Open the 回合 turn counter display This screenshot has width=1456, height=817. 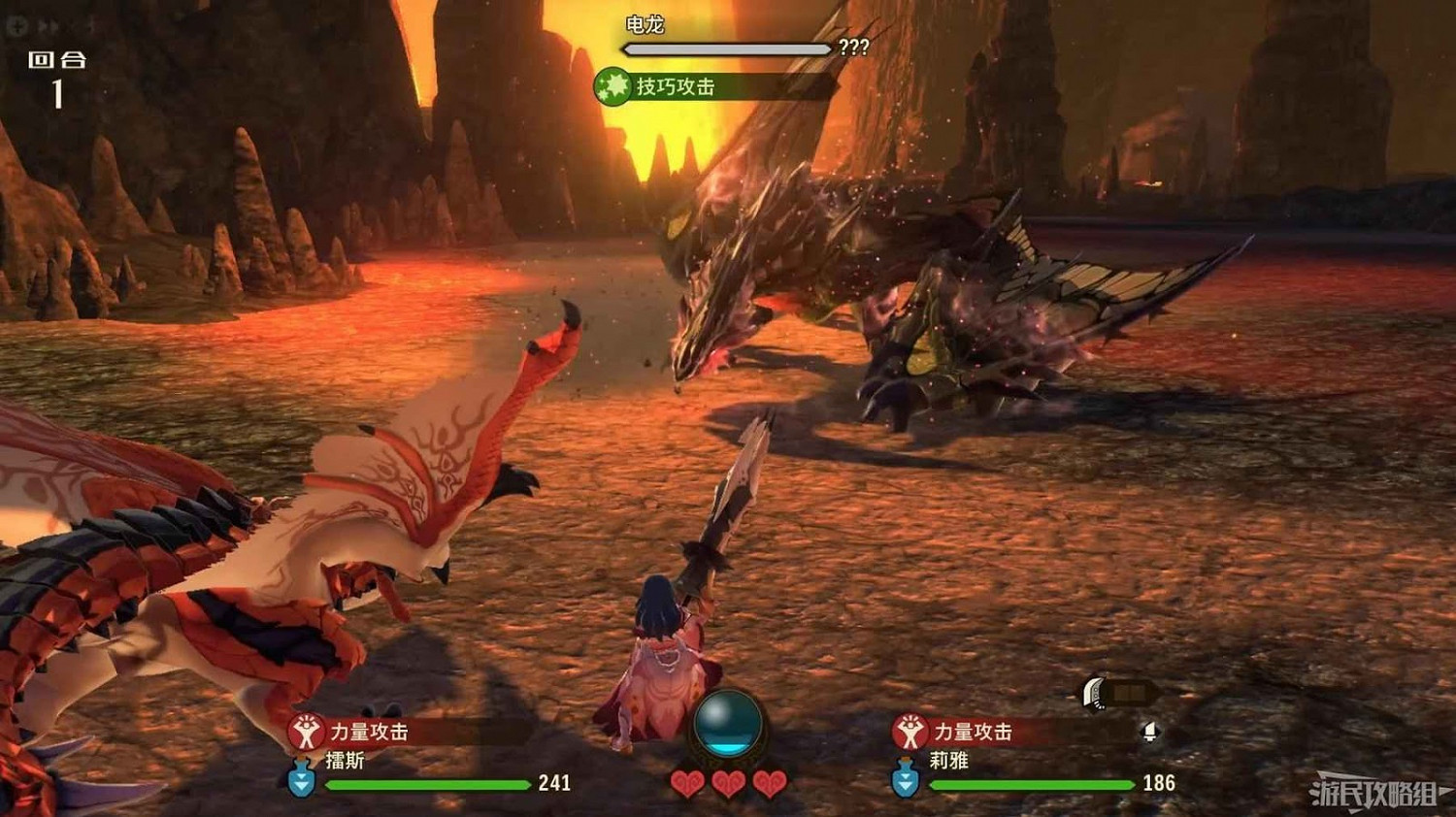coord(56,76)
